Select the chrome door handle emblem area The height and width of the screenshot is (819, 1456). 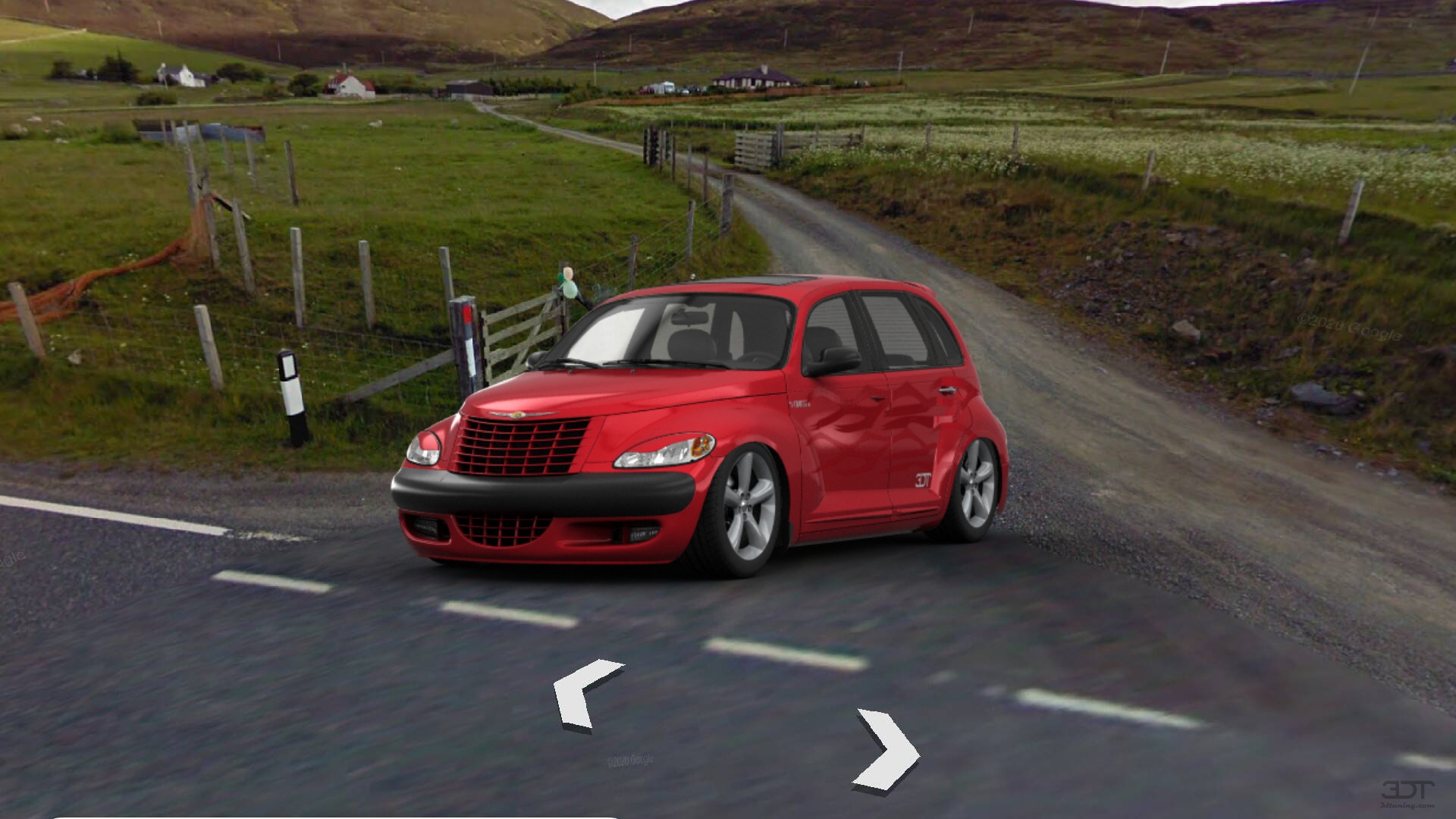tap(948, 390)
